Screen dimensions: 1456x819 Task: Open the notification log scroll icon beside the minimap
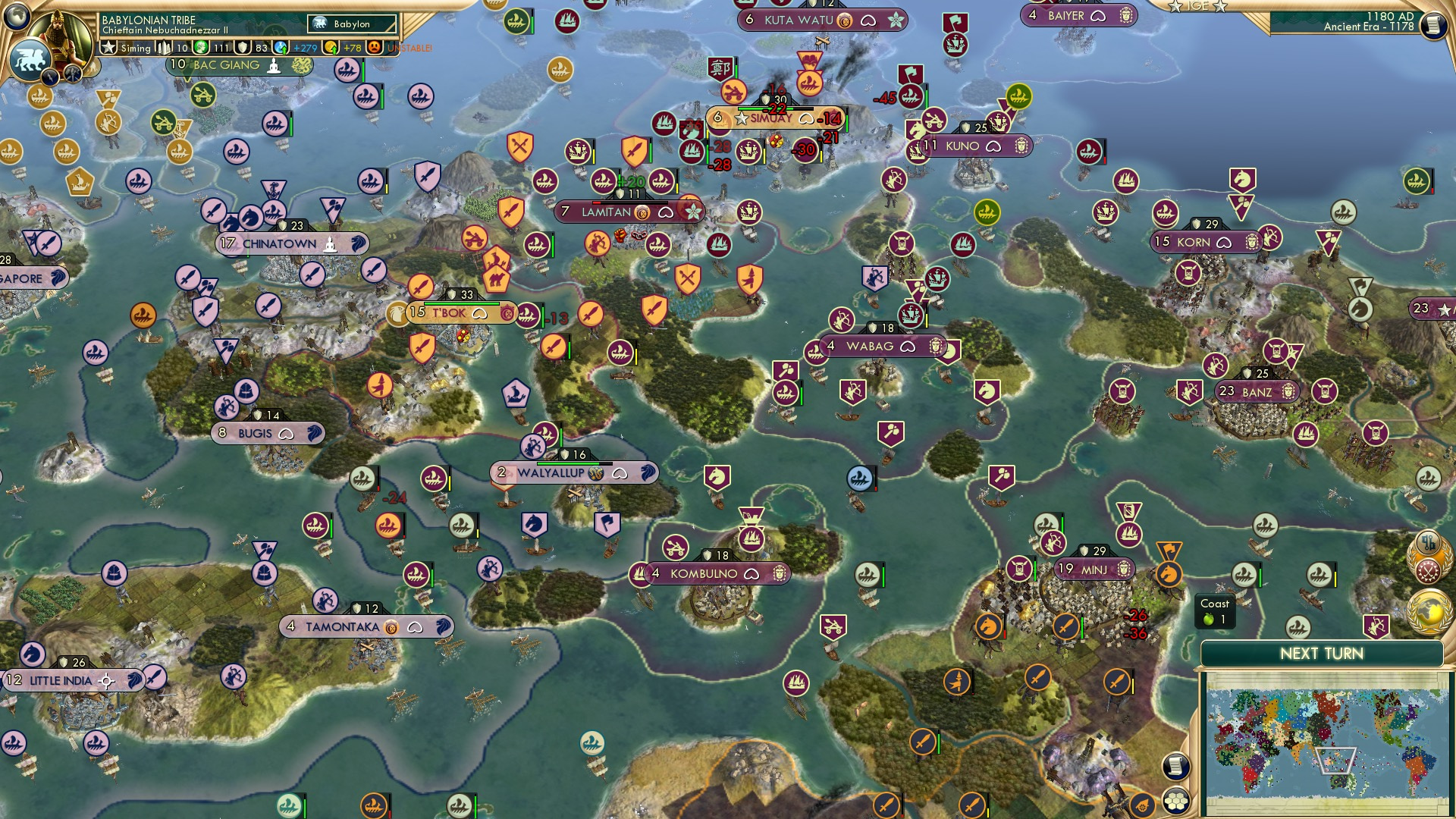[x=1175, y=767]
